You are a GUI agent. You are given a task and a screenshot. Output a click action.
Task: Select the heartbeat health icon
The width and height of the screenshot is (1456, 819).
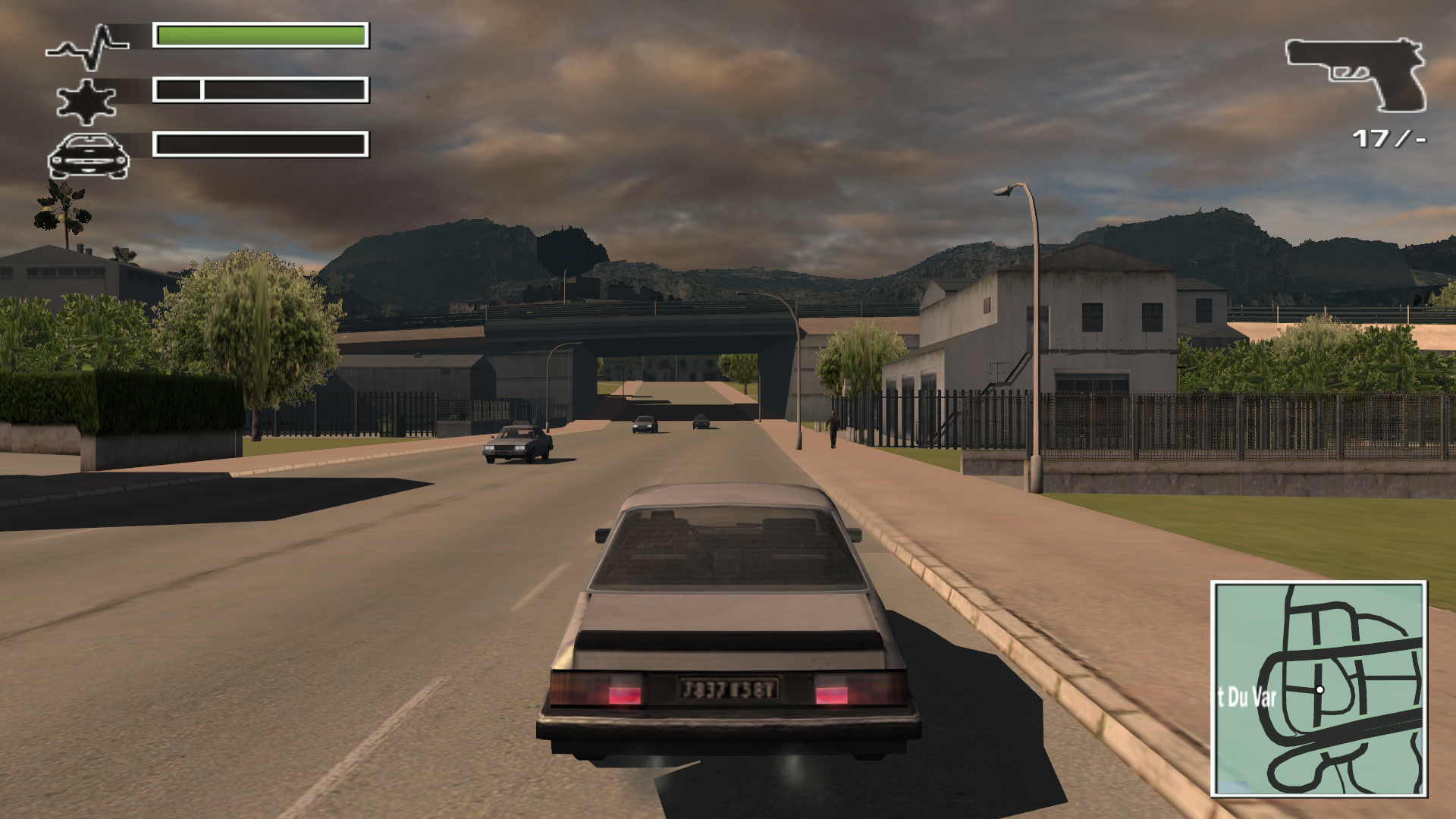[x=88, y=47]
